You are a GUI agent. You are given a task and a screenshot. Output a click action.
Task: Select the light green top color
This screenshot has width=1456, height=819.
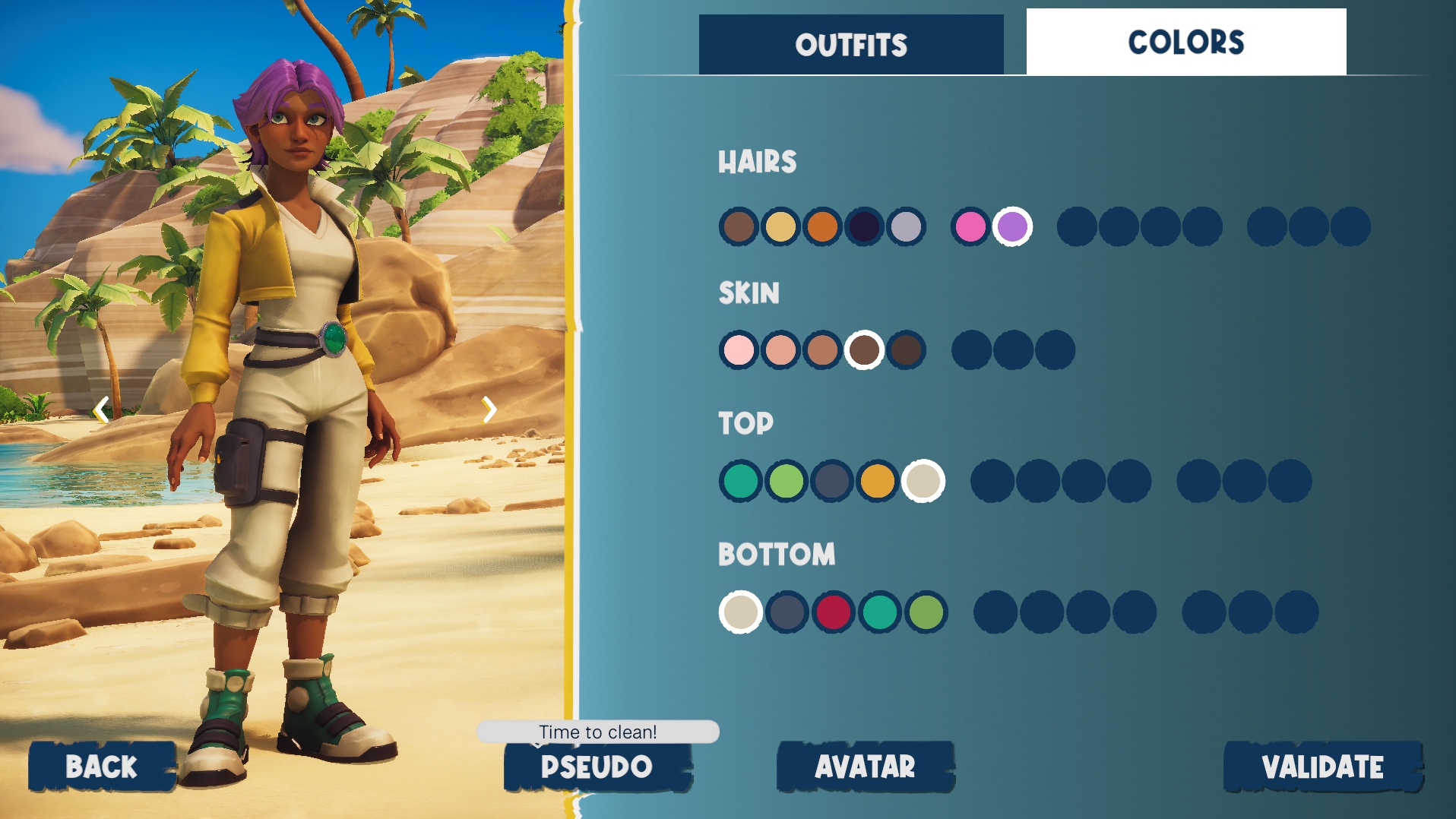point(787,481)
